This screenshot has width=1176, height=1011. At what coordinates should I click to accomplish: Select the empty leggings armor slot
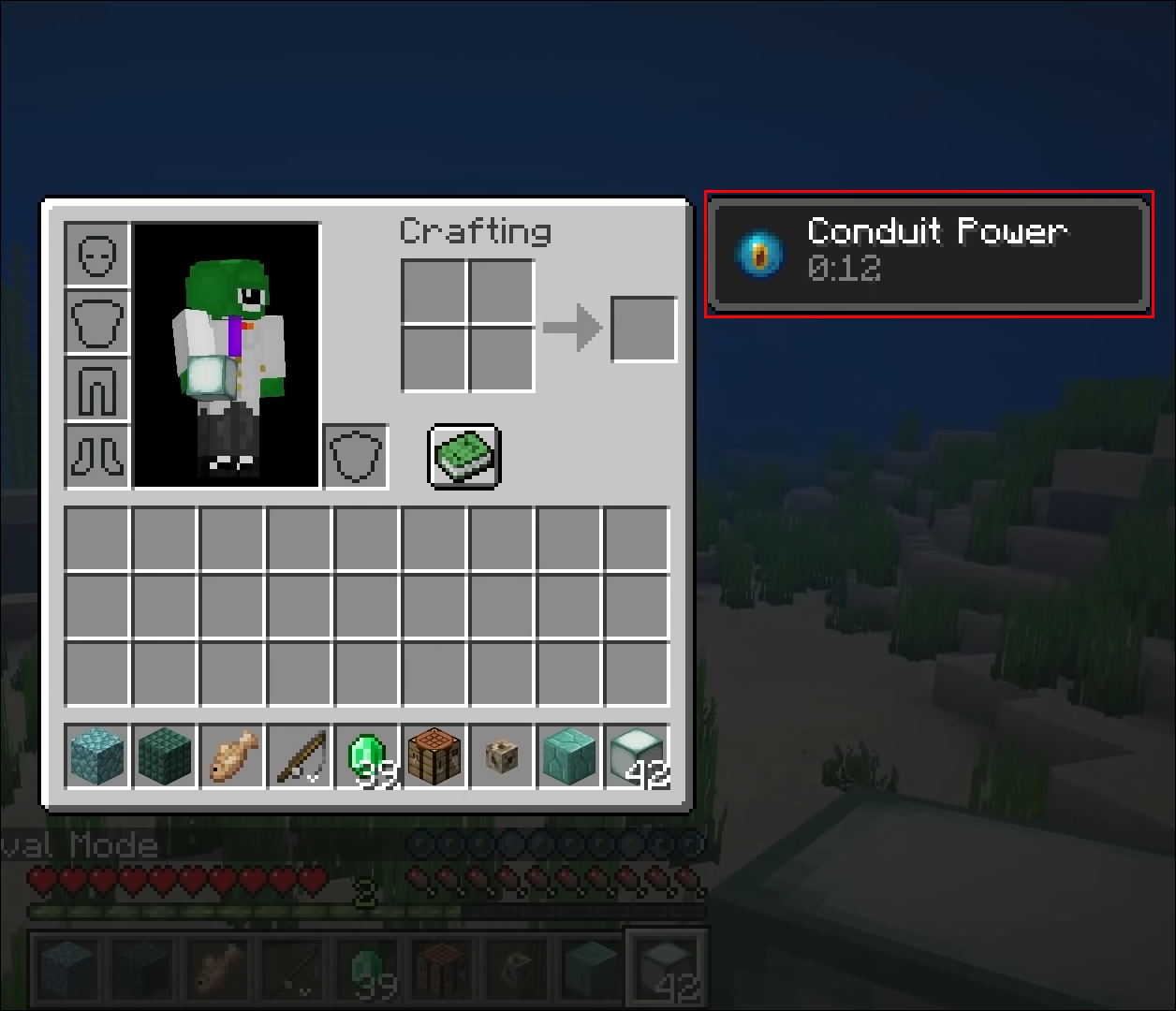click(97, 388)
